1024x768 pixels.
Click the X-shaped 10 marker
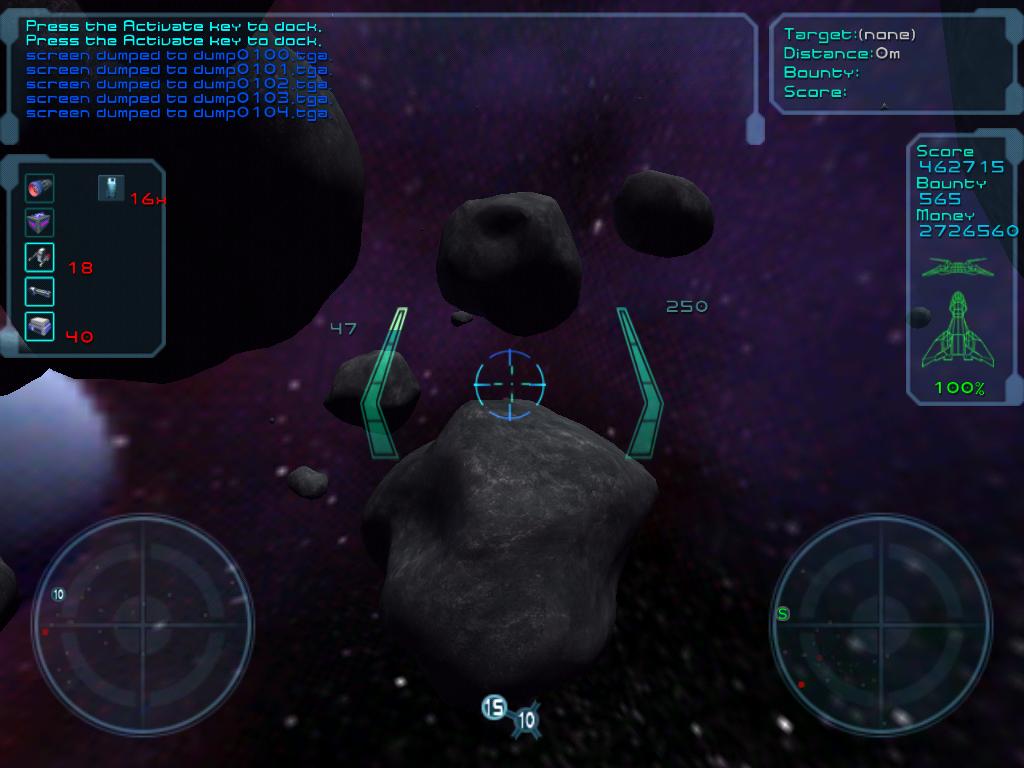(526, 719)
